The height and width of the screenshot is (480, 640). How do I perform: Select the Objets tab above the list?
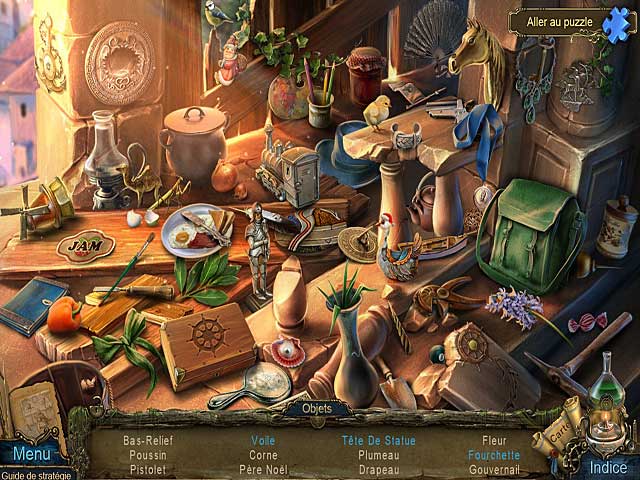pos(316,409)
